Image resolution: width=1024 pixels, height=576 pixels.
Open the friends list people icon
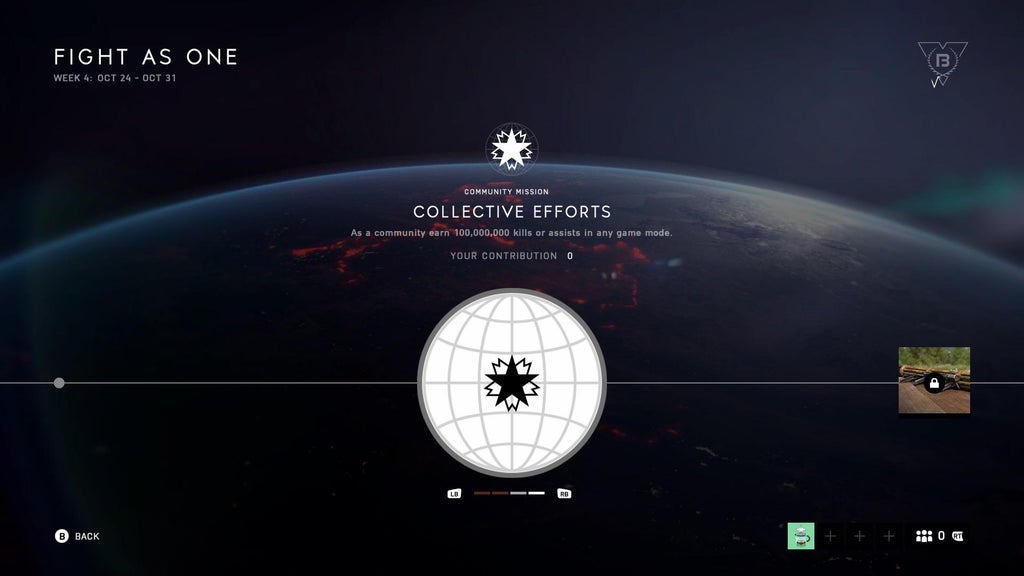click(924, 536)
